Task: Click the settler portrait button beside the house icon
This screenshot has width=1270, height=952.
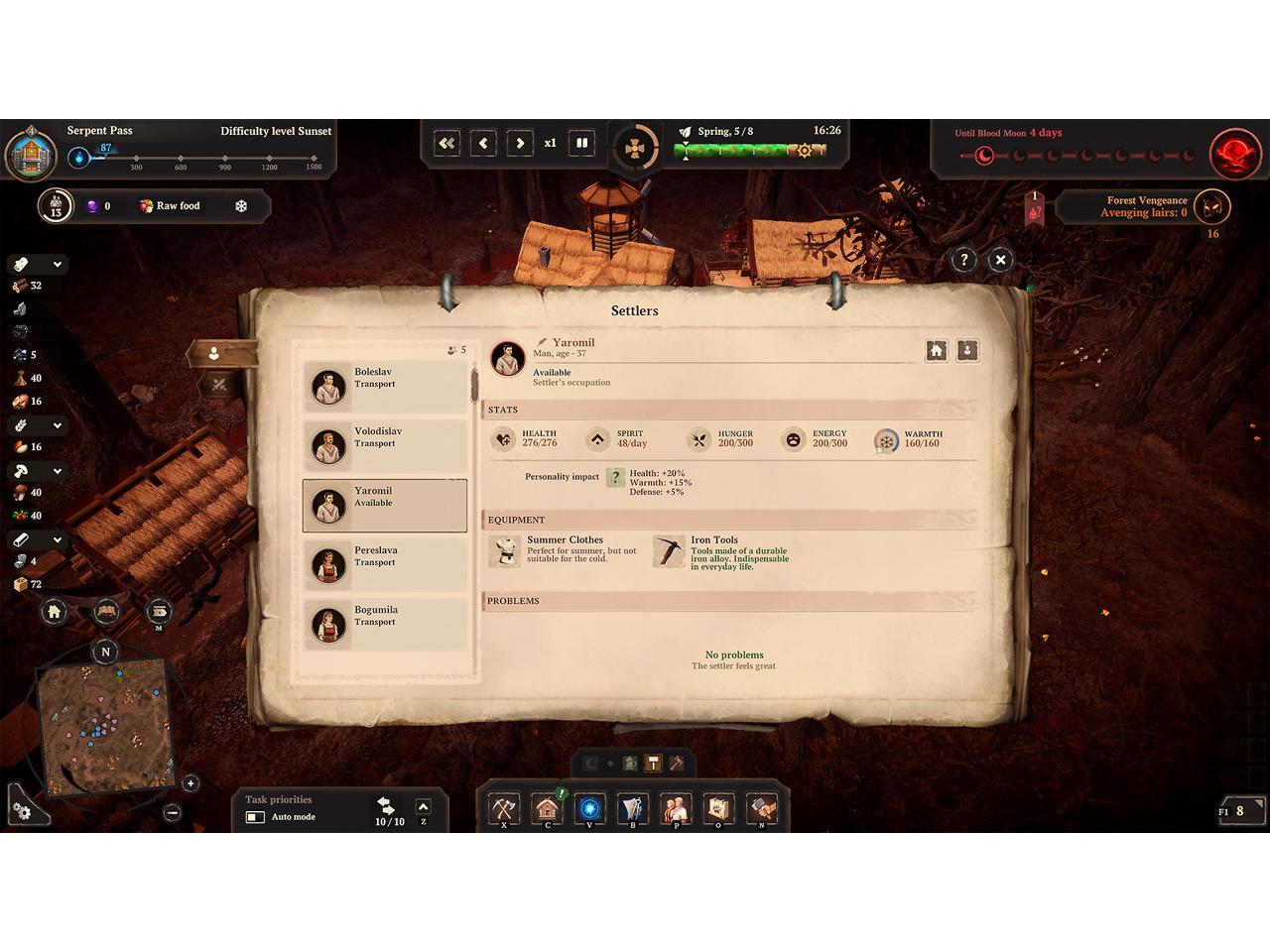Action: [x=967, y=350]
